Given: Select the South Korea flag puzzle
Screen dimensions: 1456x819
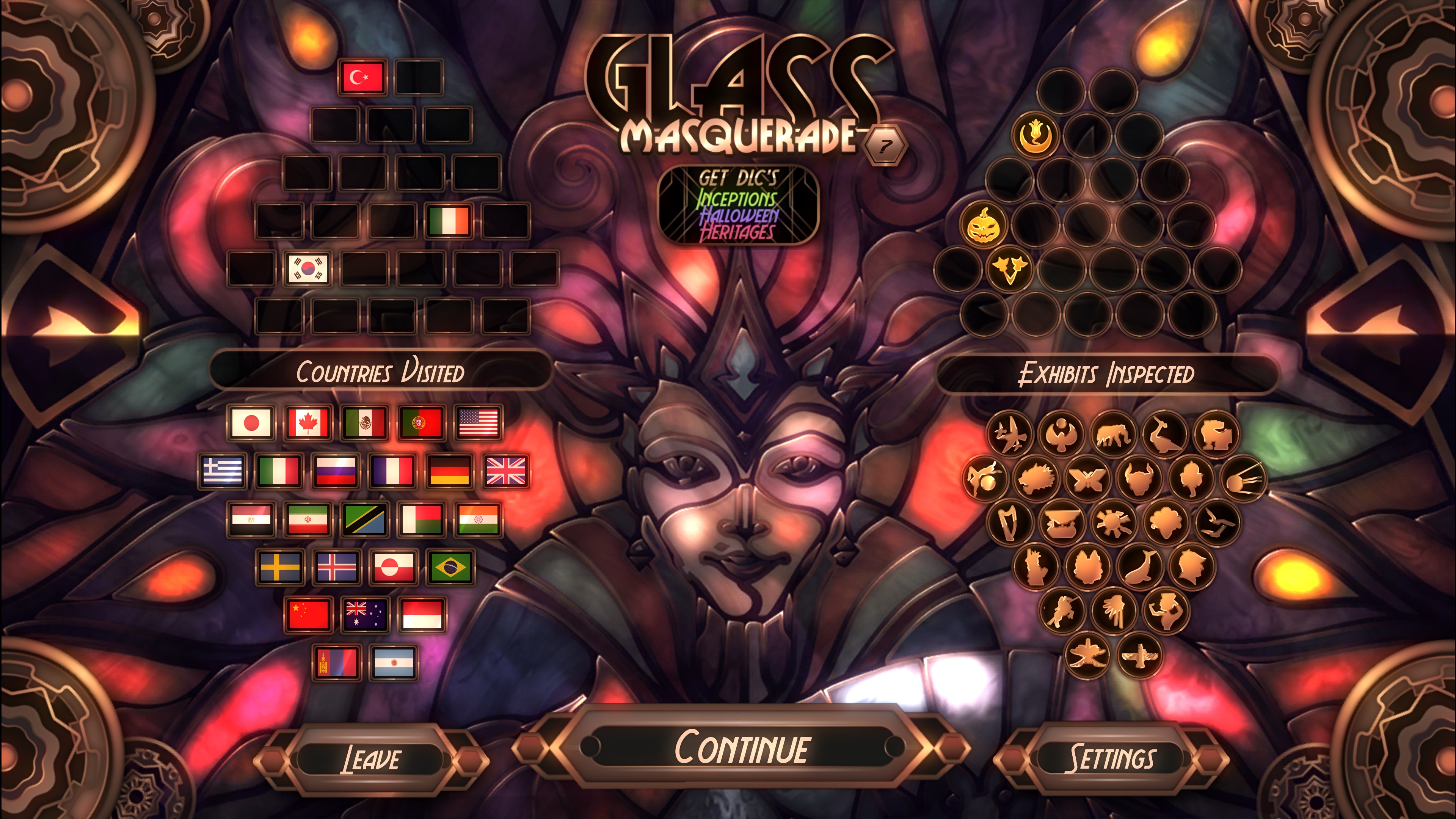Looking at the screenshot, I should tap(307, 268).
